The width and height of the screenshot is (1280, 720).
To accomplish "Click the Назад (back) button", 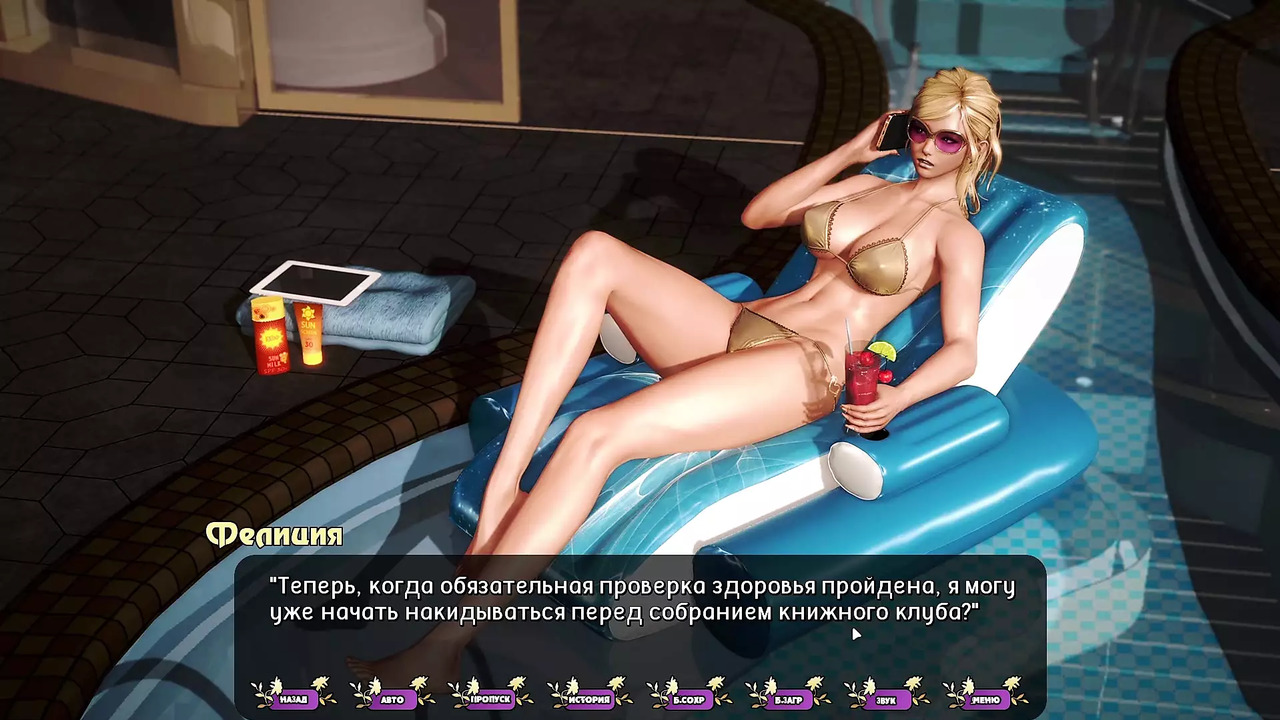I will coord(293,698).
